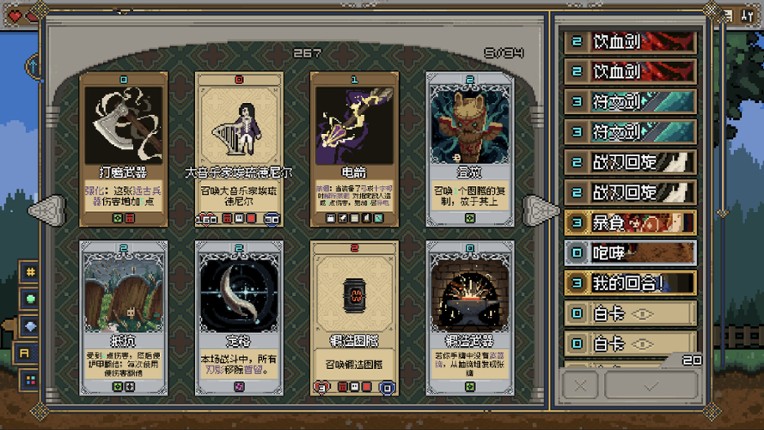Viewport: 764px width, 430px height.
Task: Select the 宣效 totem card
Action: click(470, 149)
